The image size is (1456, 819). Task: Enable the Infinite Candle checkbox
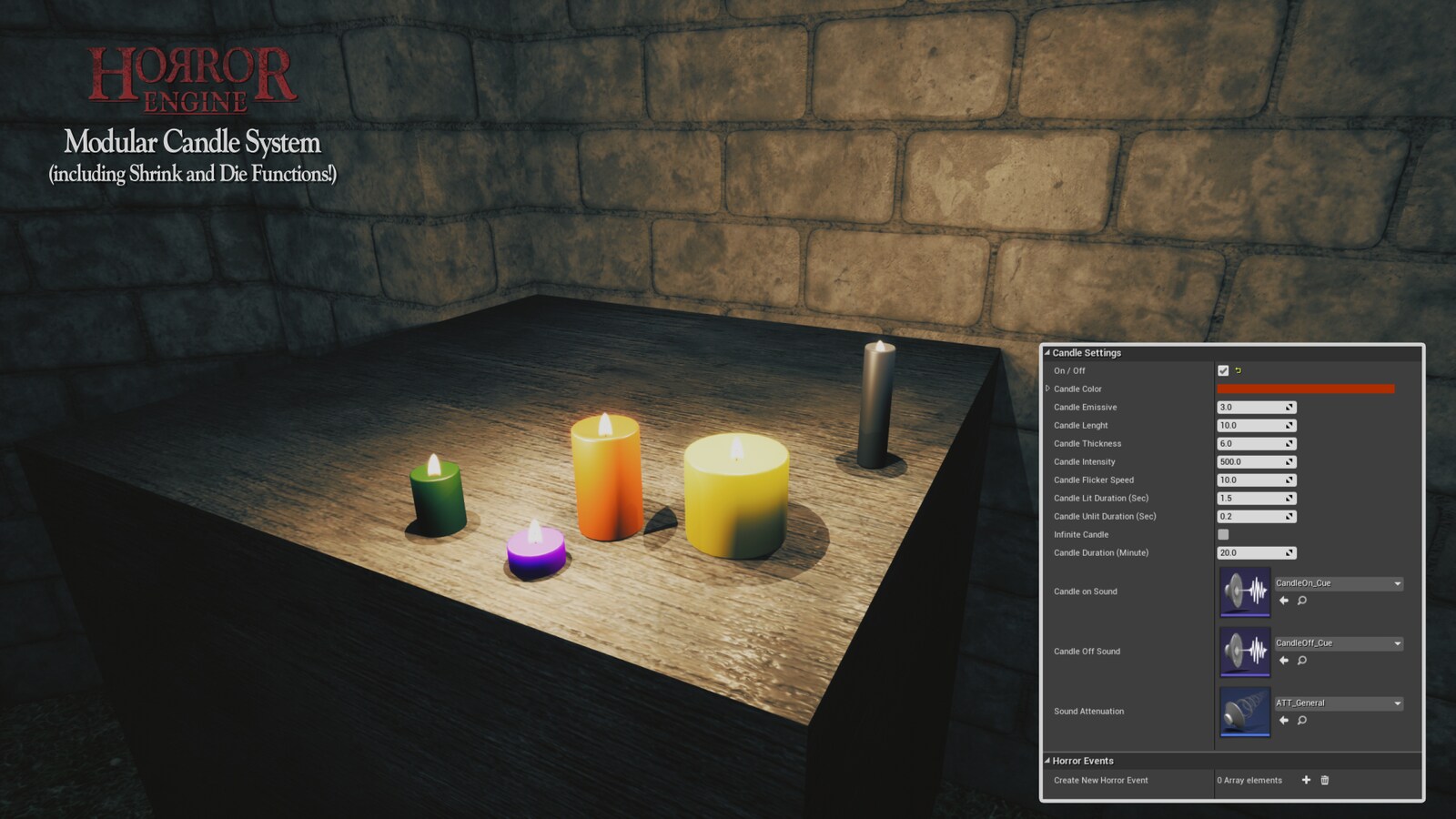(x=1223, y=534)
